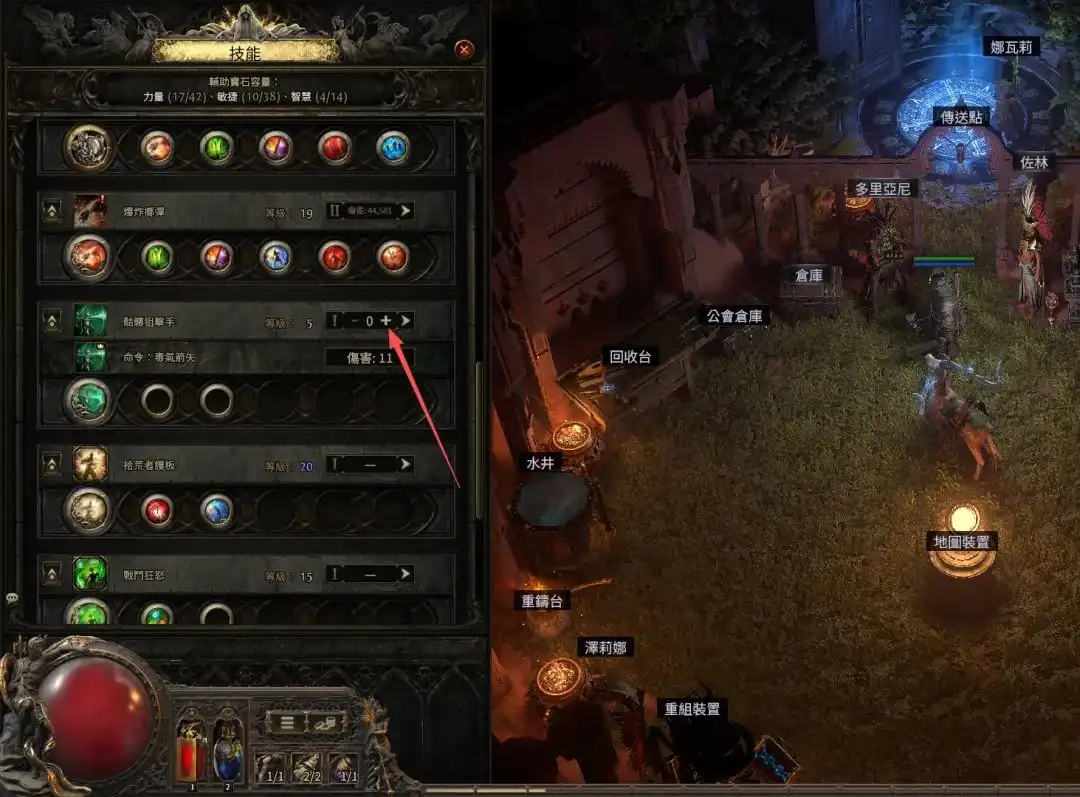Select the 拾荒者護板 skill portrait icon

coord(90,463)
